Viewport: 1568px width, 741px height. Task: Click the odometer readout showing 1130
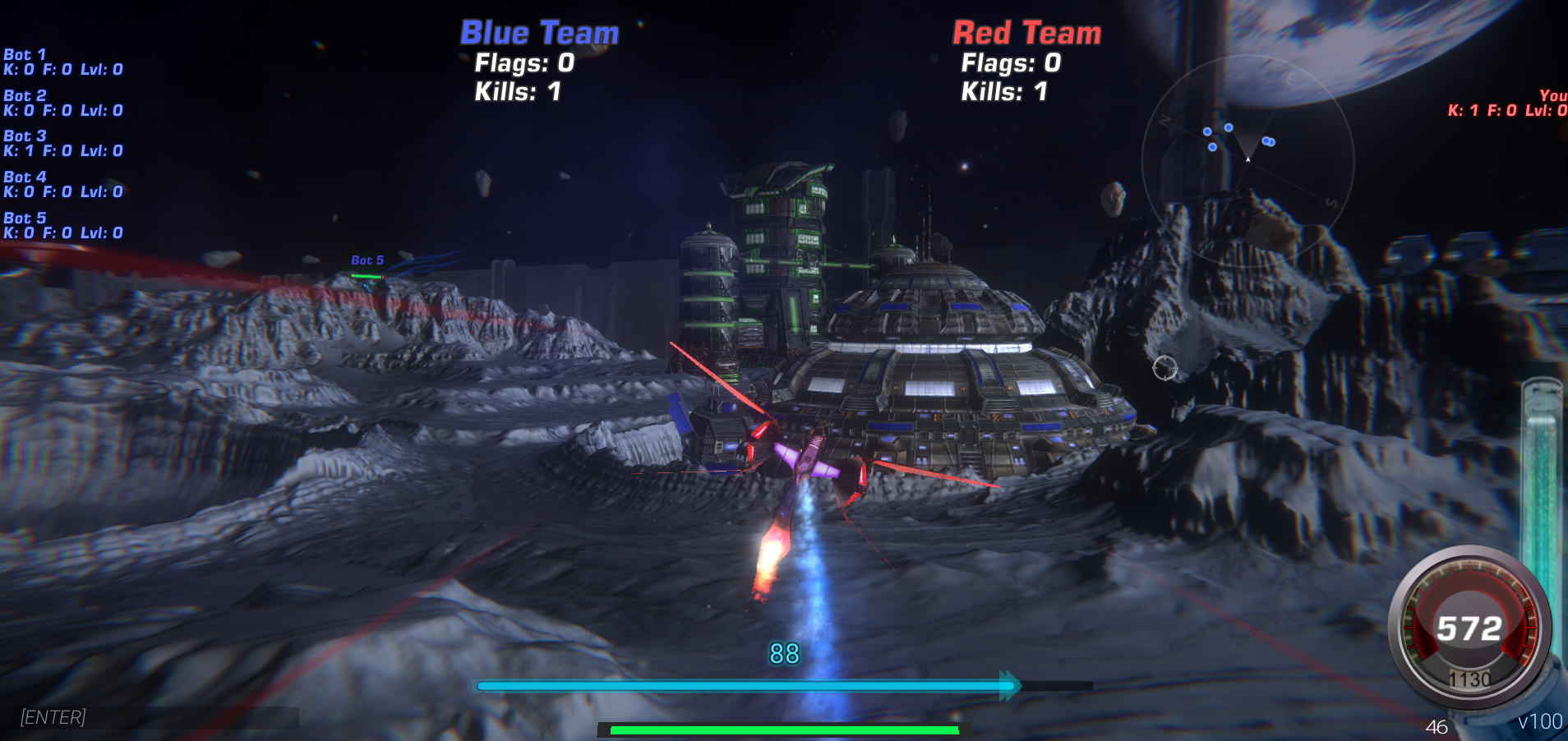1470,679
